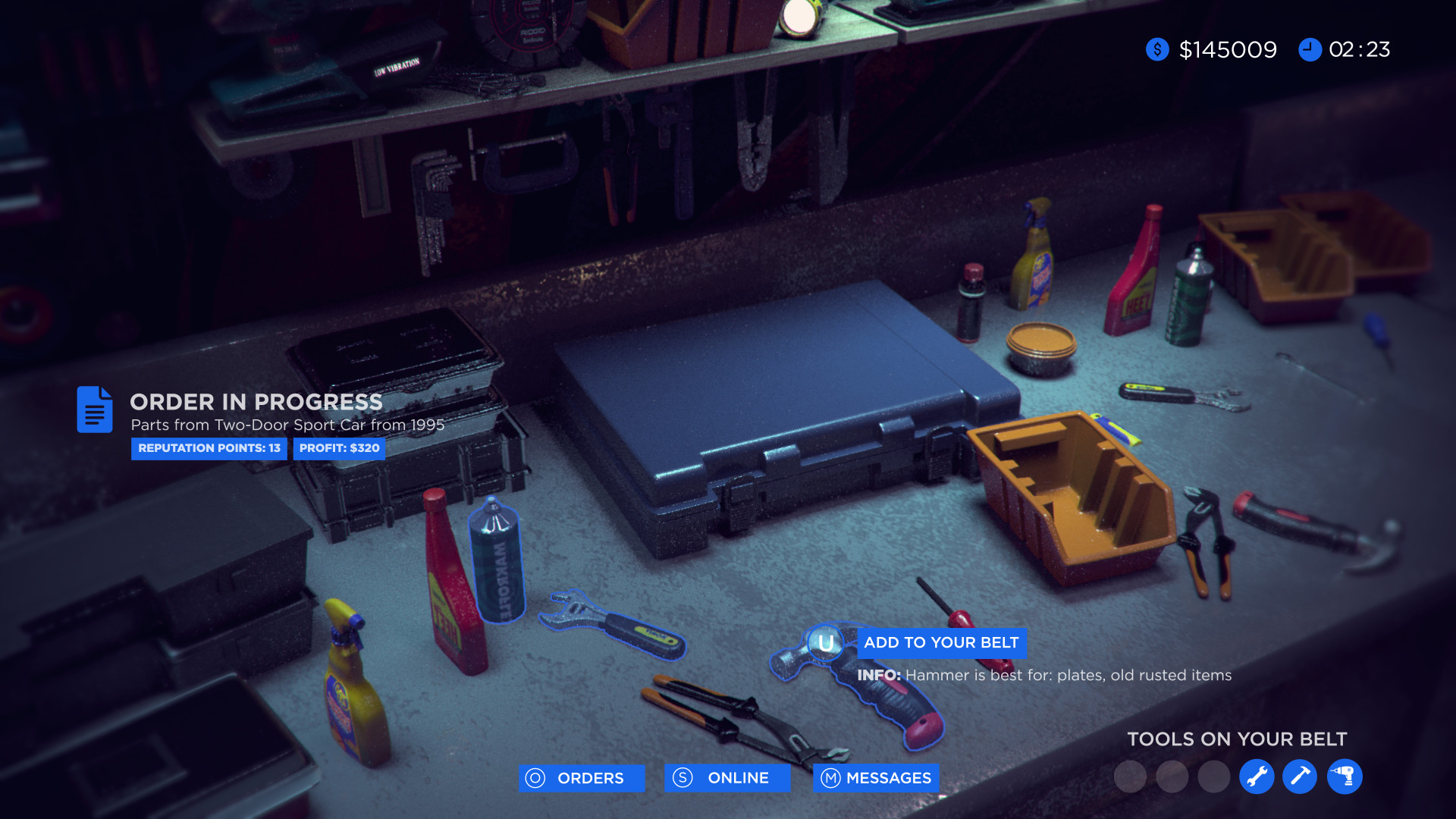Screen dimensions: 1456x819
Task: Click the blue document icon beside Order In Progress
Action: point(94,409)
